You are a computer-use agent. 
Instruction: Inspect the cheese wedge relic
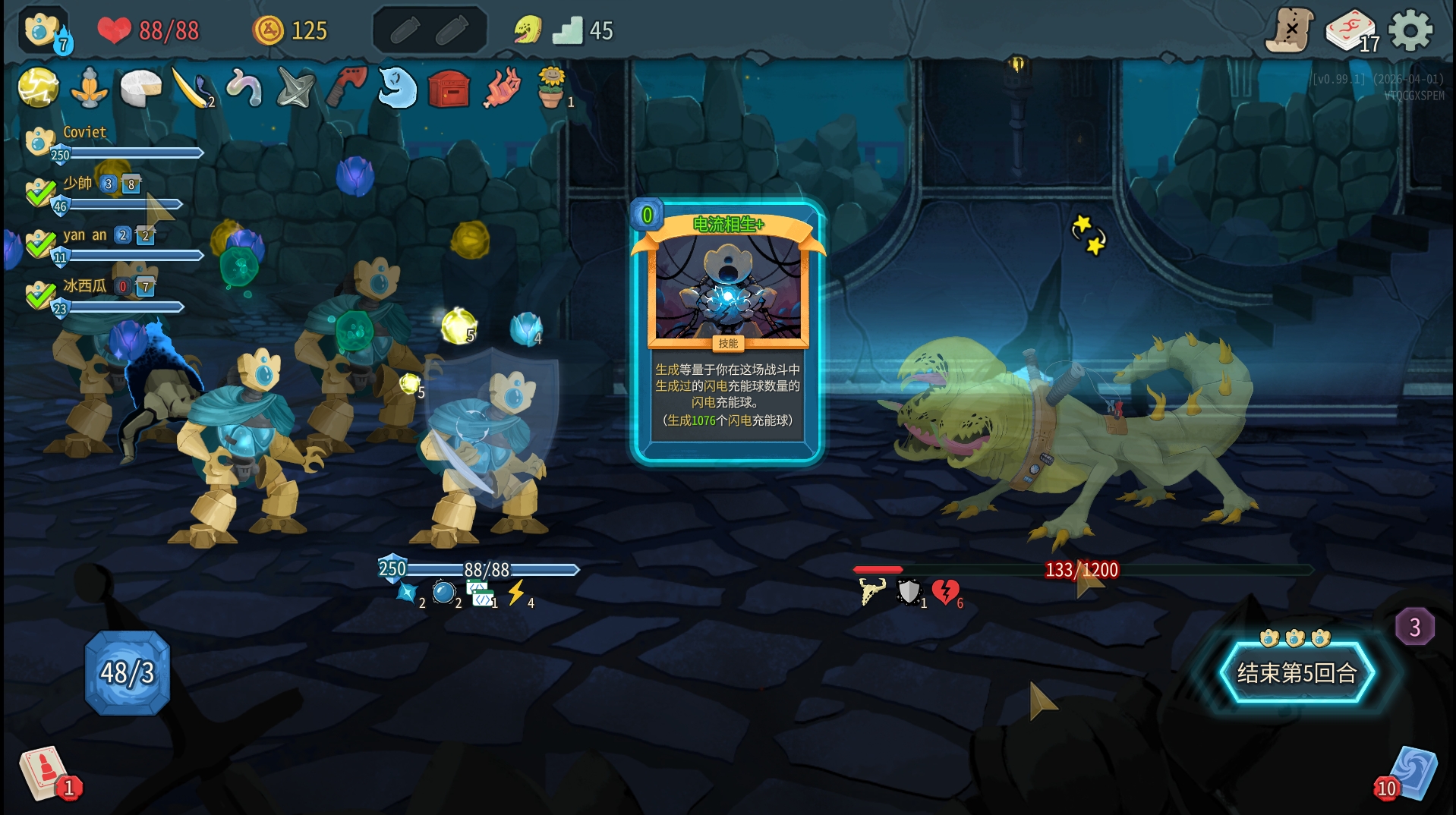[x=140, y=87]
